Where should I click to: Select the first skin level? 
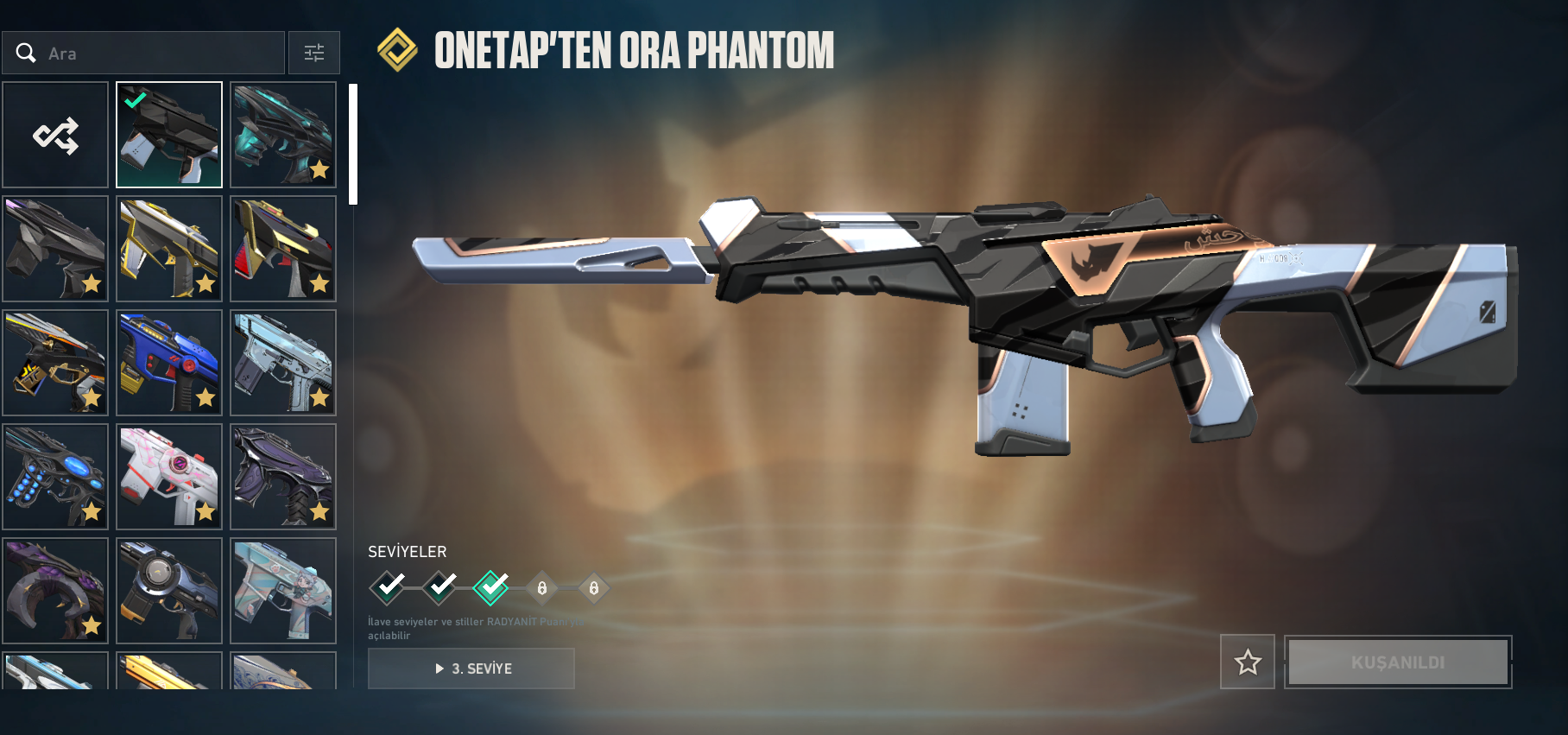(388, 587)
